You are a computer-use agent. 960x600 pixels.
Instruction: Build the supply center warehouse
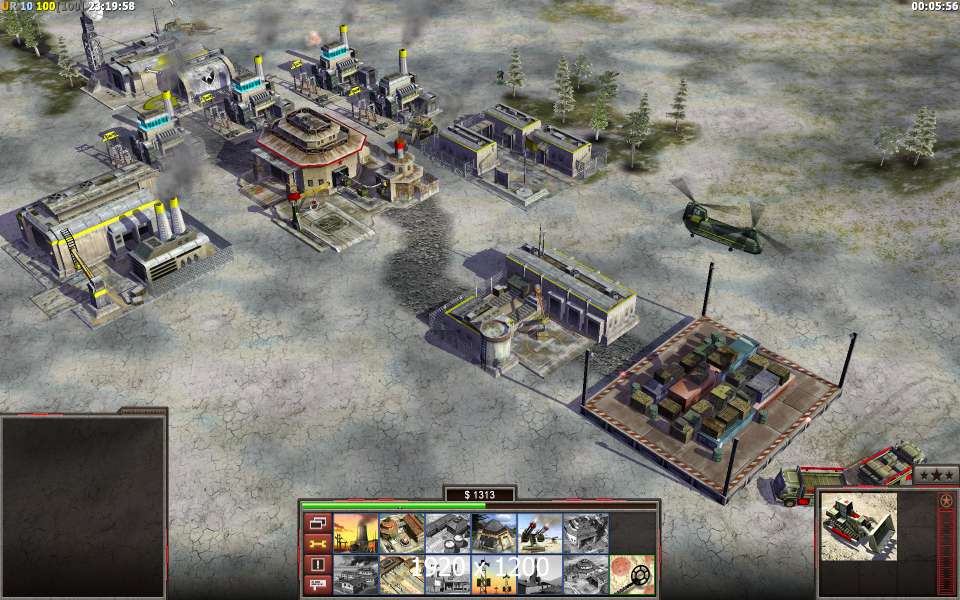tap(447, 533)
